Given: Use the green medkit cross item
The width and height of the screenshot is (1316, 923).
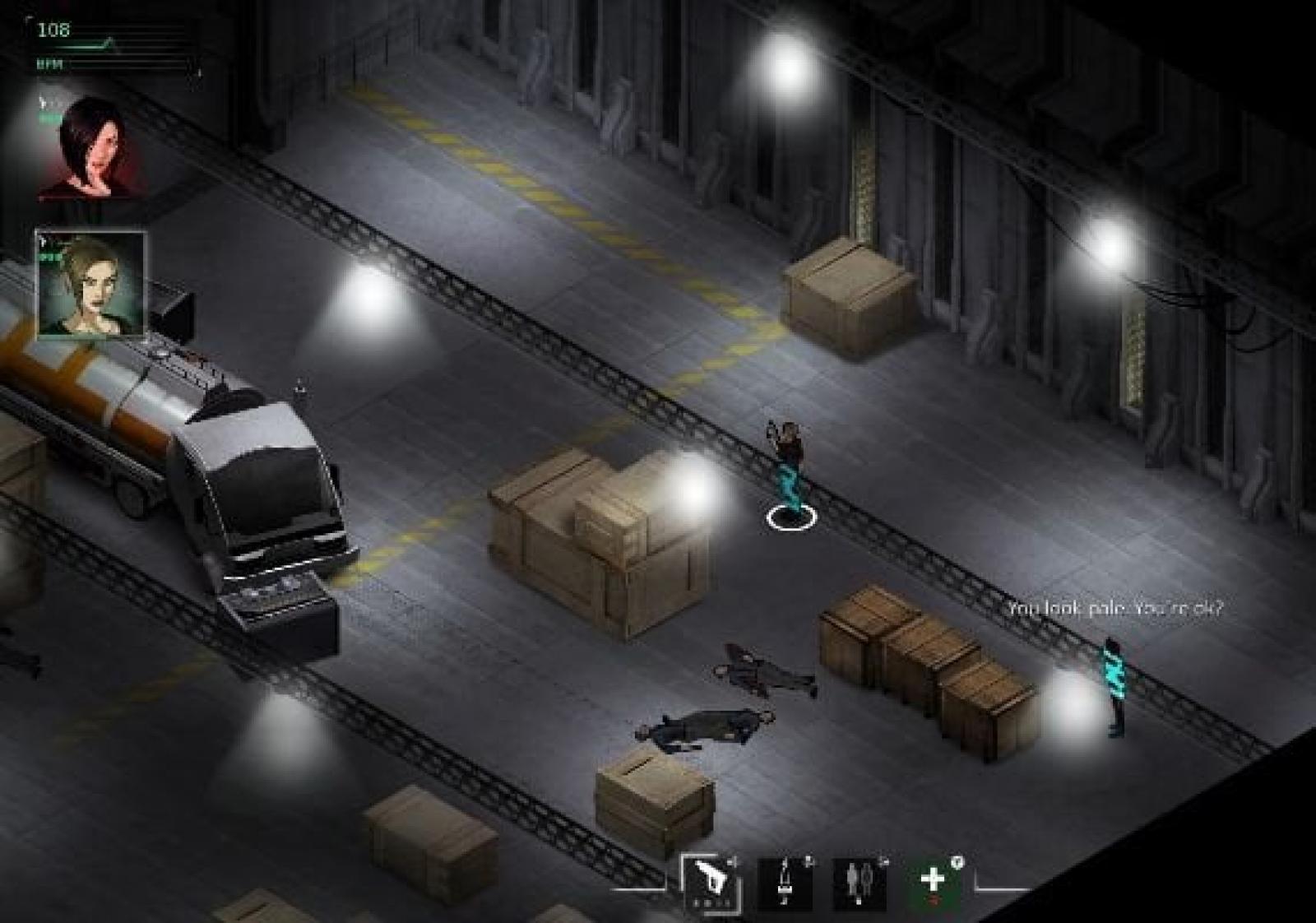Looking at the screenshot, I should (934, 883).
